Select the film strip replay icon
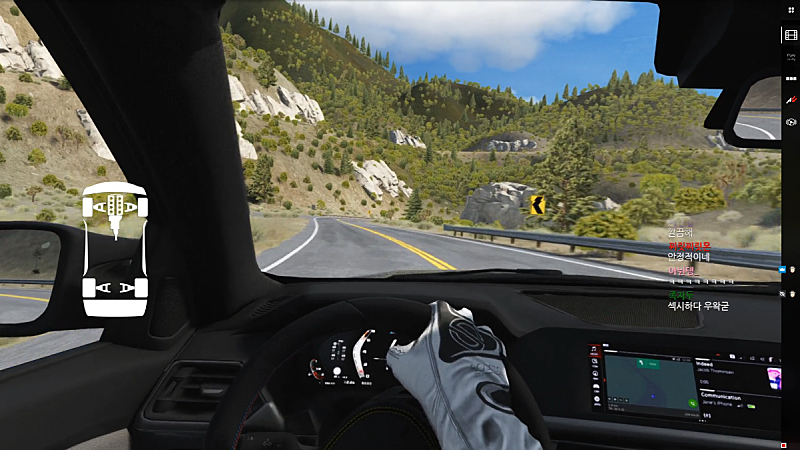The width and height of the screenshot is (800, 450). (791, 35)
